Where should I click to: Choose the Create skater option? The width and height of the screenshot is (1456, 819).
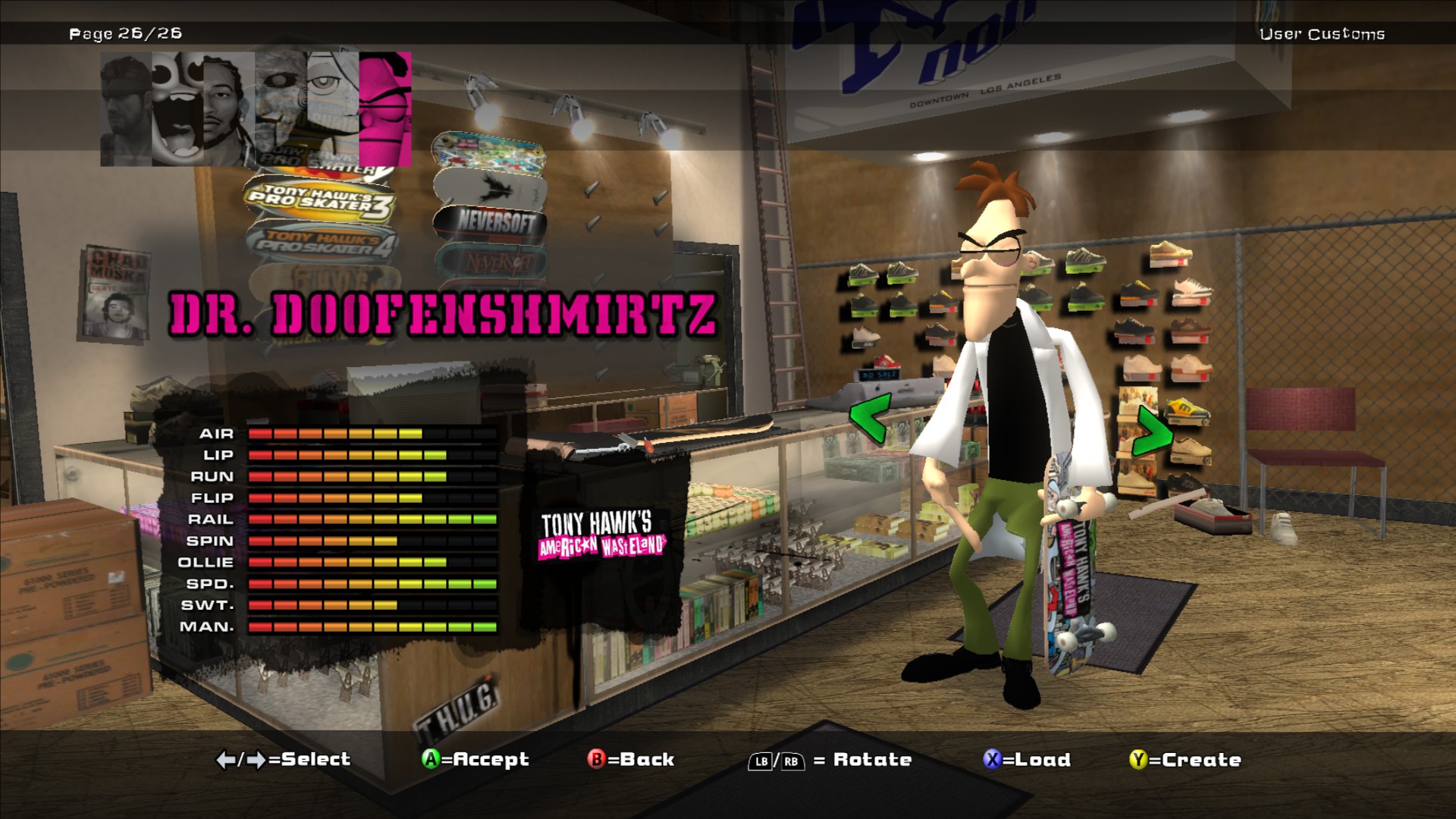coord(1185,759)
